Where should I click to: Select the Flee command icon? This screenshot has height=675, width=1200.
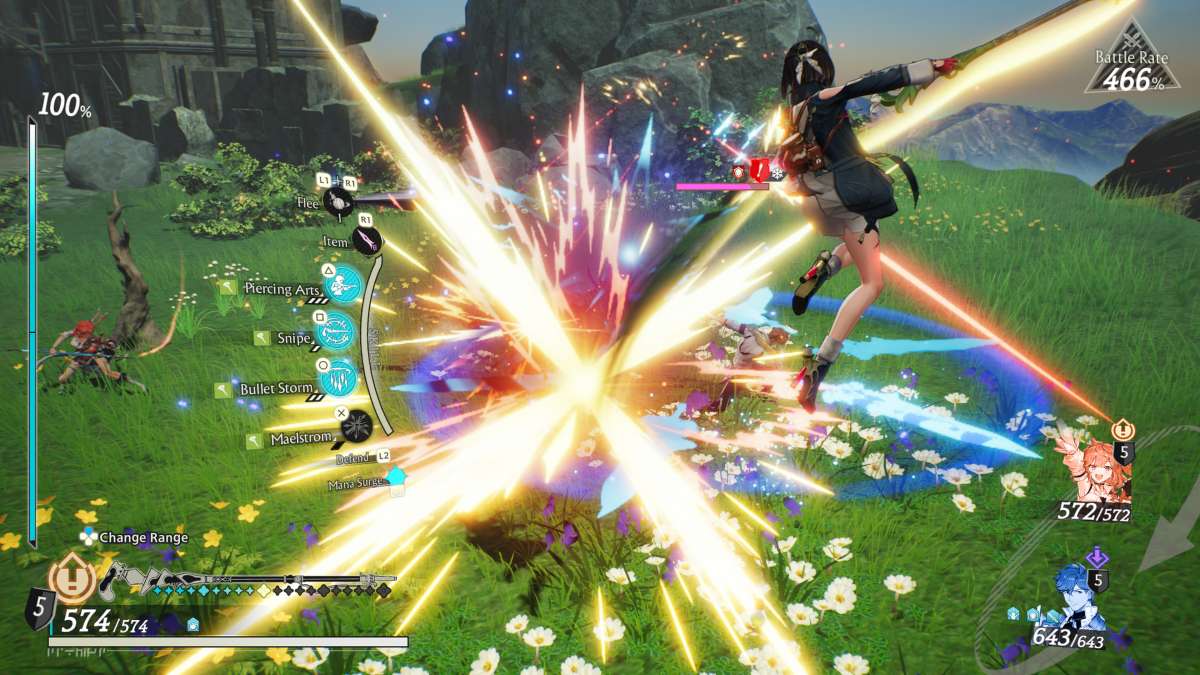(x=335, y=201)
